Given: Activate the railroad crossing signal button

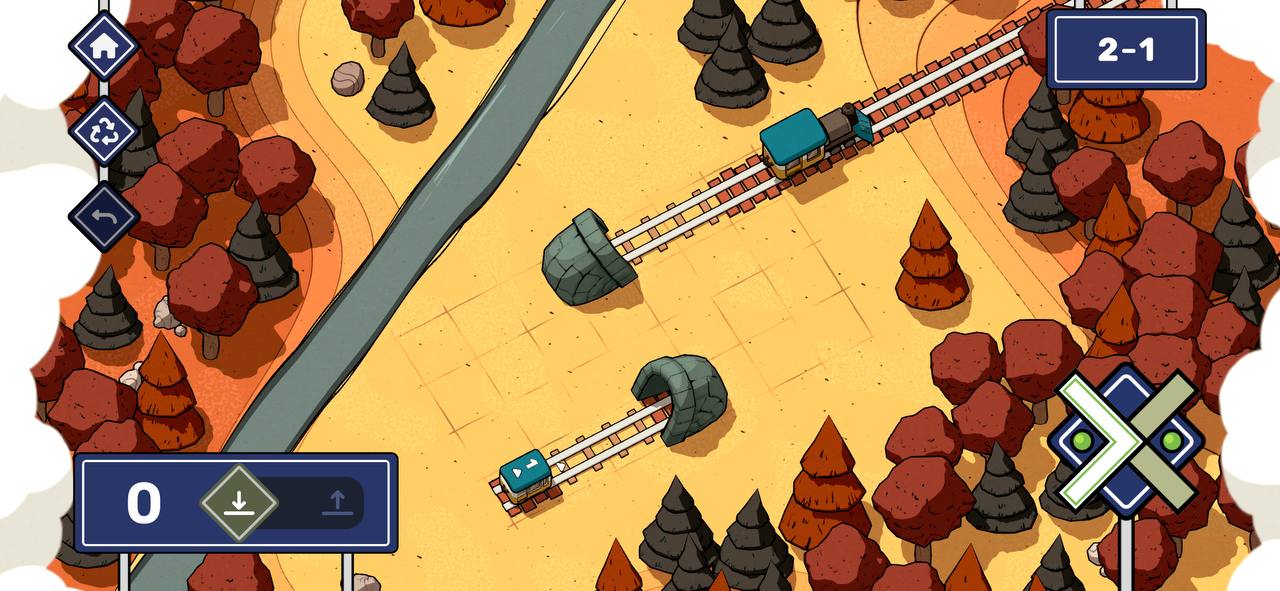Looking at the screenshot, I should point(1128,440).
